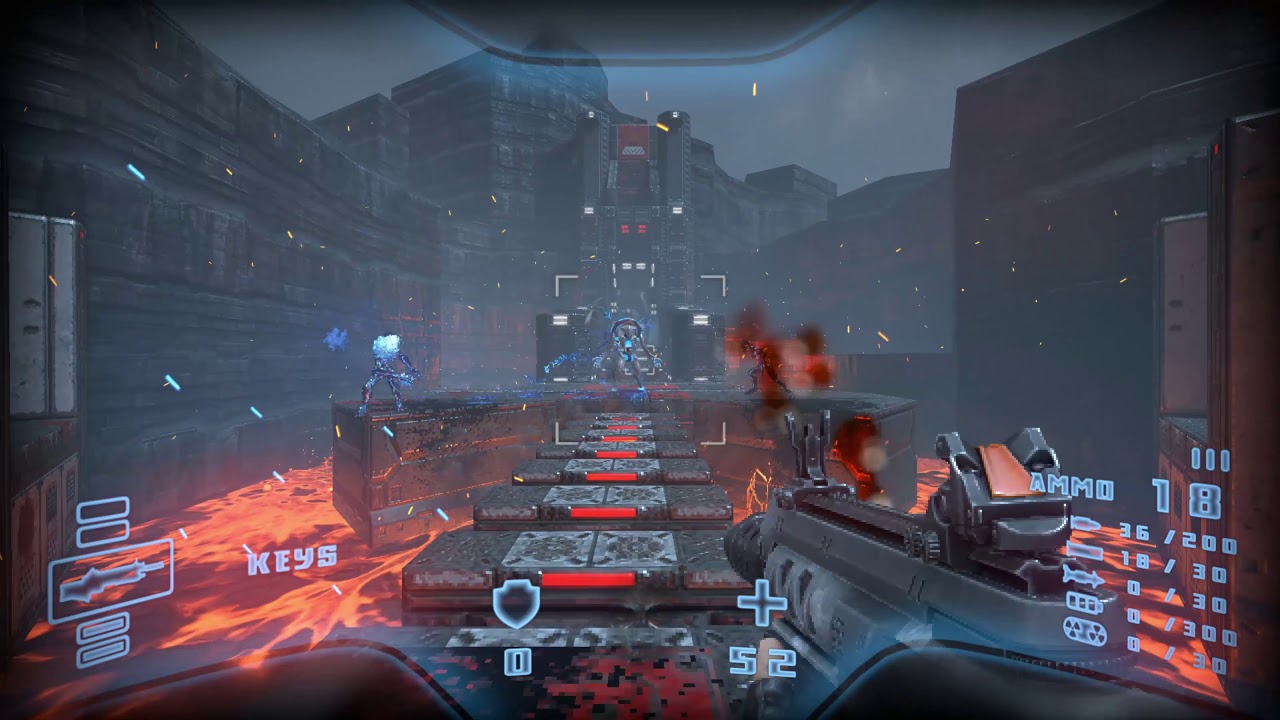Click the health cross icon

click(x=762, y=602)
